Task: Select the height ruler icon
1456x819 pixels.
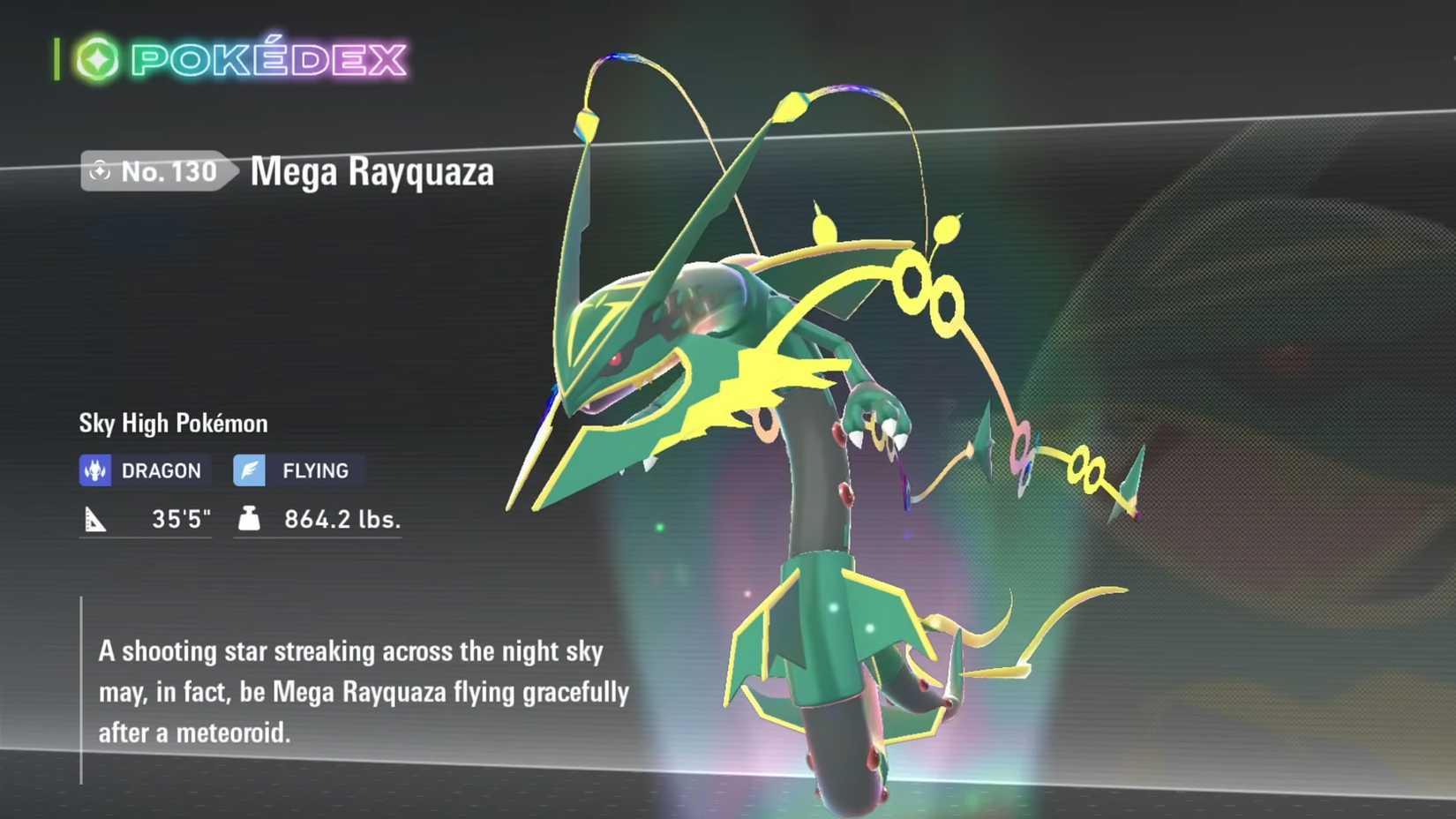Action: 96,519
